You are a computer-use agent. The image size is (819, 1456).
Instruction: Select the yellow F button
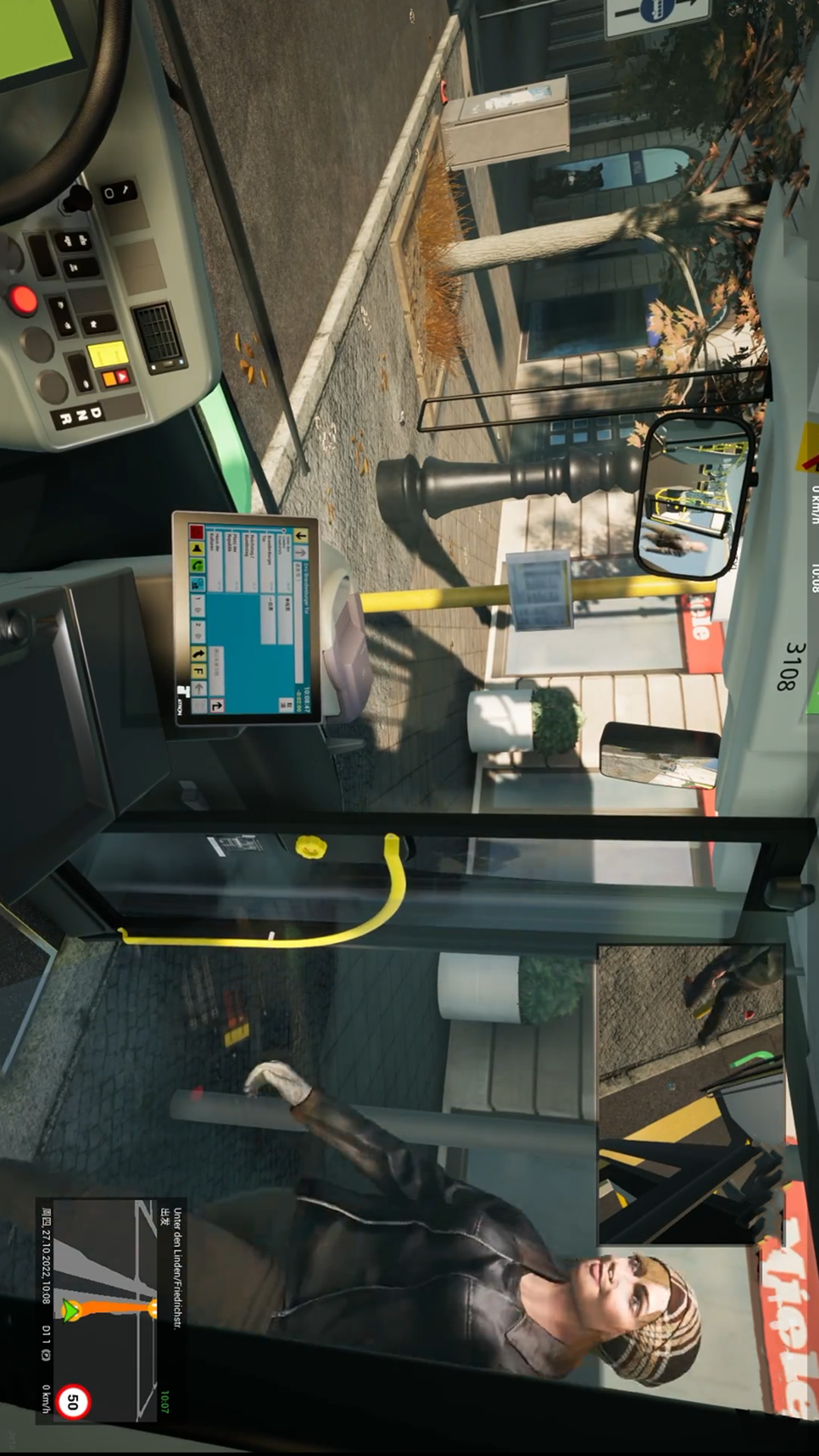pos(199,670)
